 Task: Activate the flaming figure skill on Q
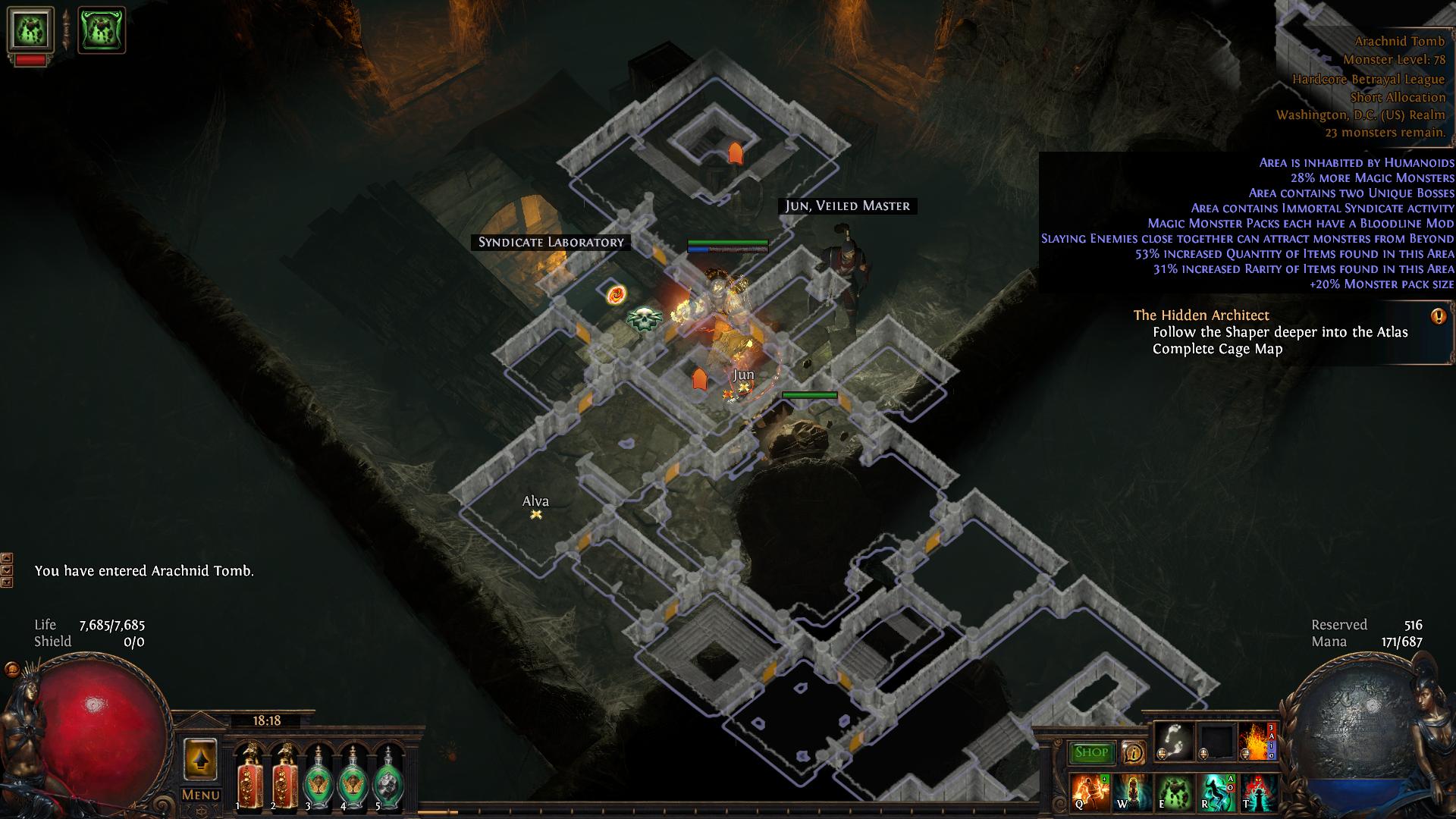[x=1090, y=792]
